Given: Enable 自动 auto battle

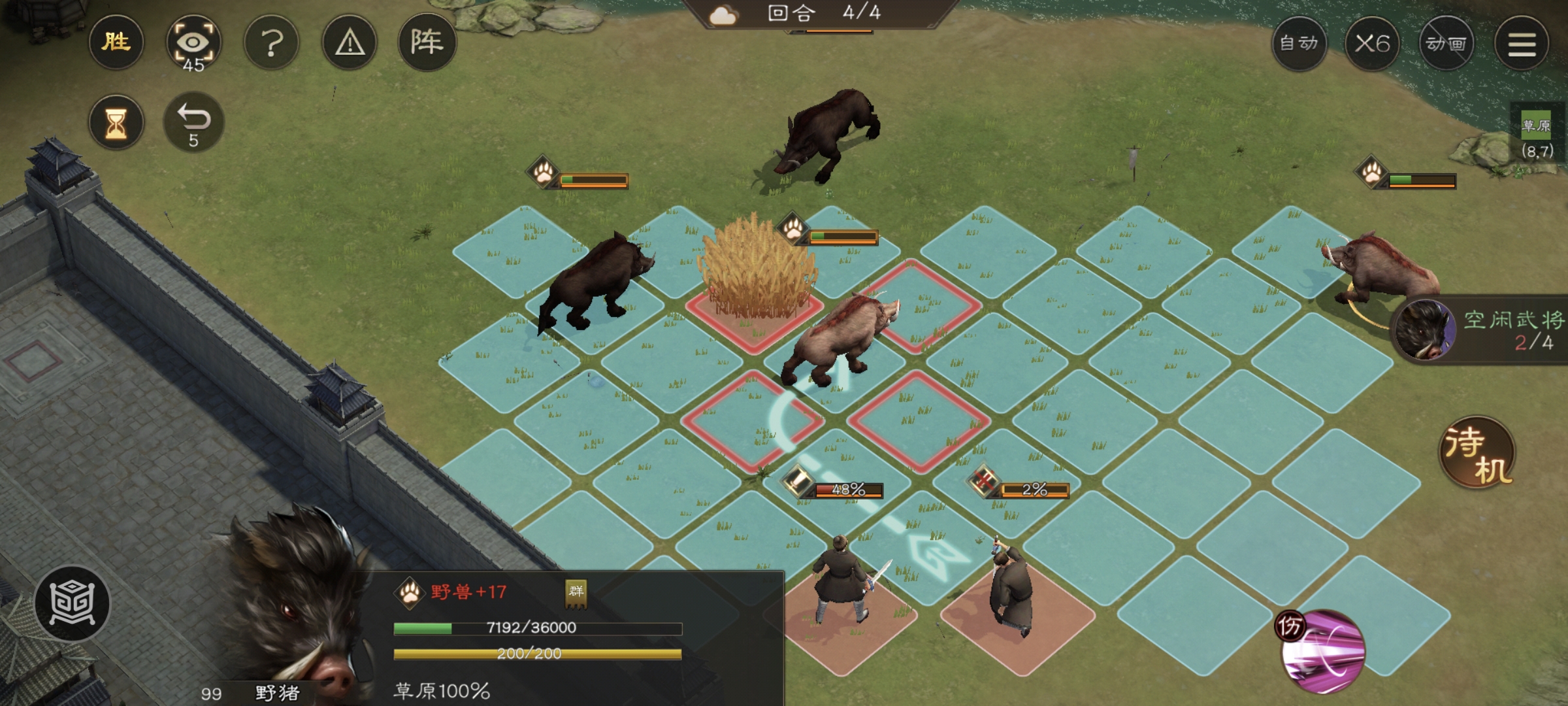Looking at the screenshot, I should coord(1299,44).
